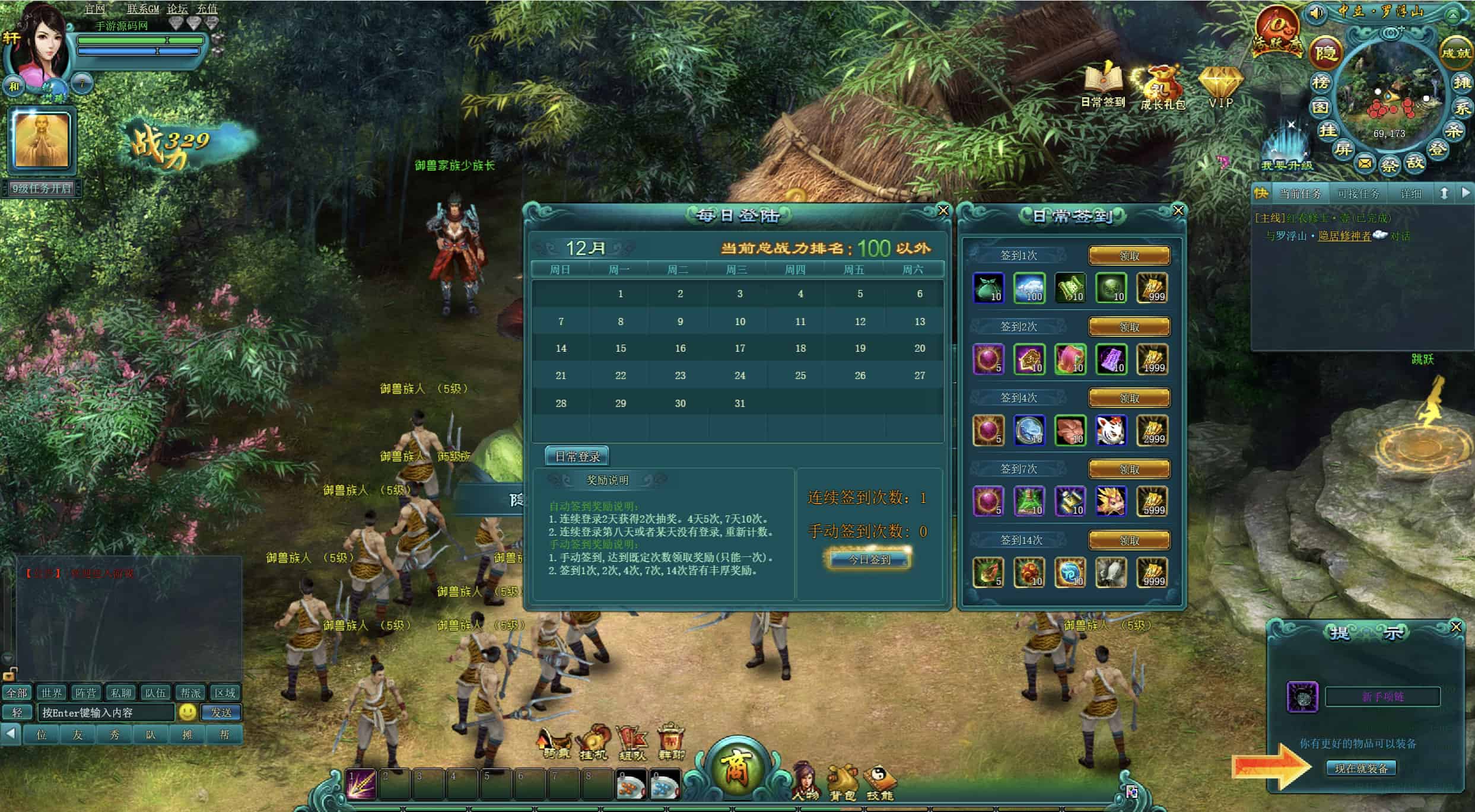Follow the 隐居修神者 quest link
The height and width of the screenshot is (812, 1475).
(1344, 236)
